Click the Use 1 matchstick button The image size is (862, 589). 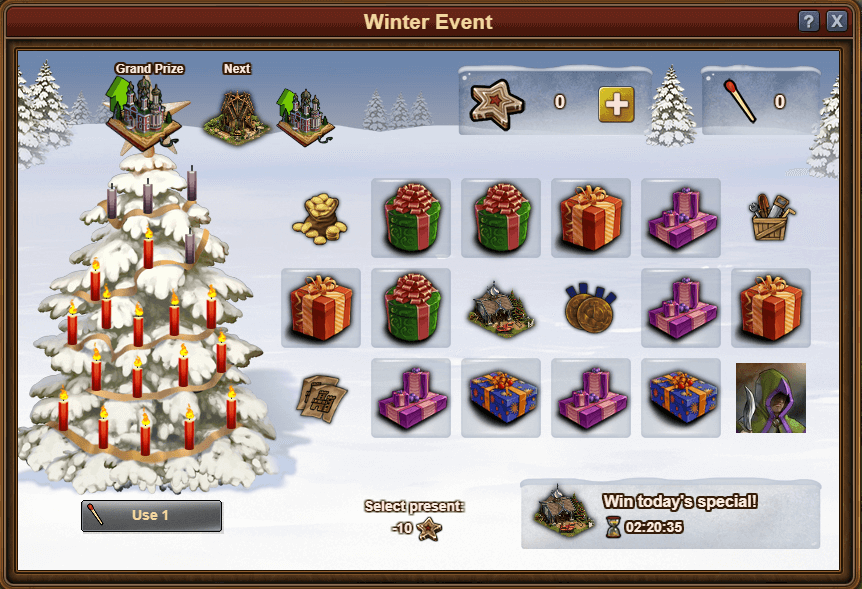pyautogui.click(x=151, y=515)
